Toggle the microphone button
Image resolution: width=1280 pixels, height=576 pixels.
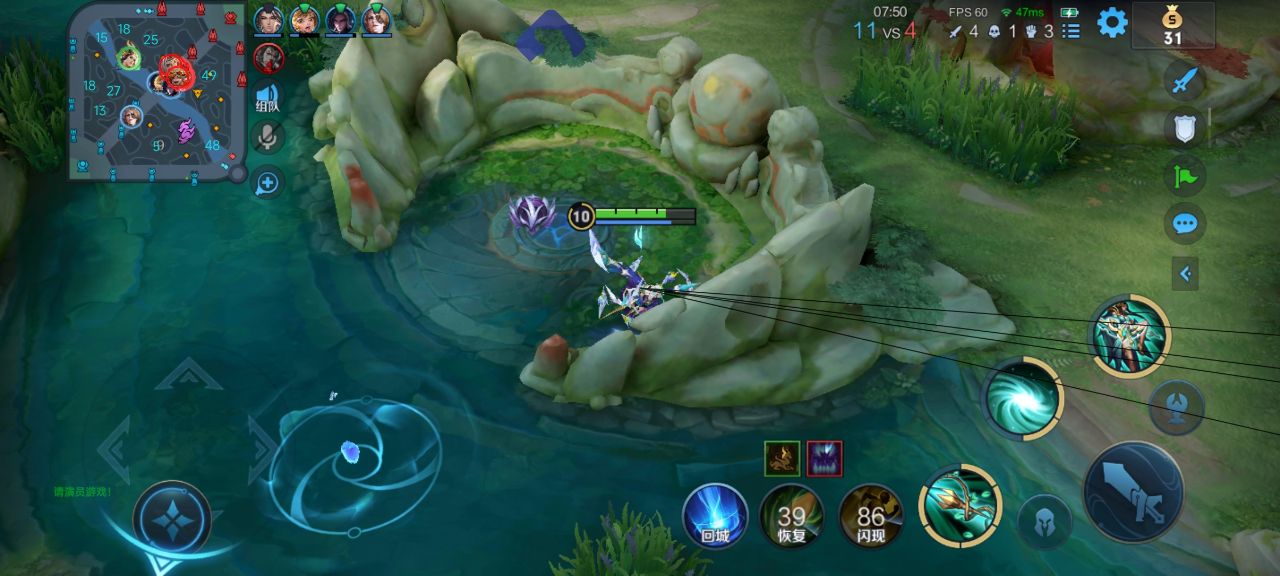267,137
